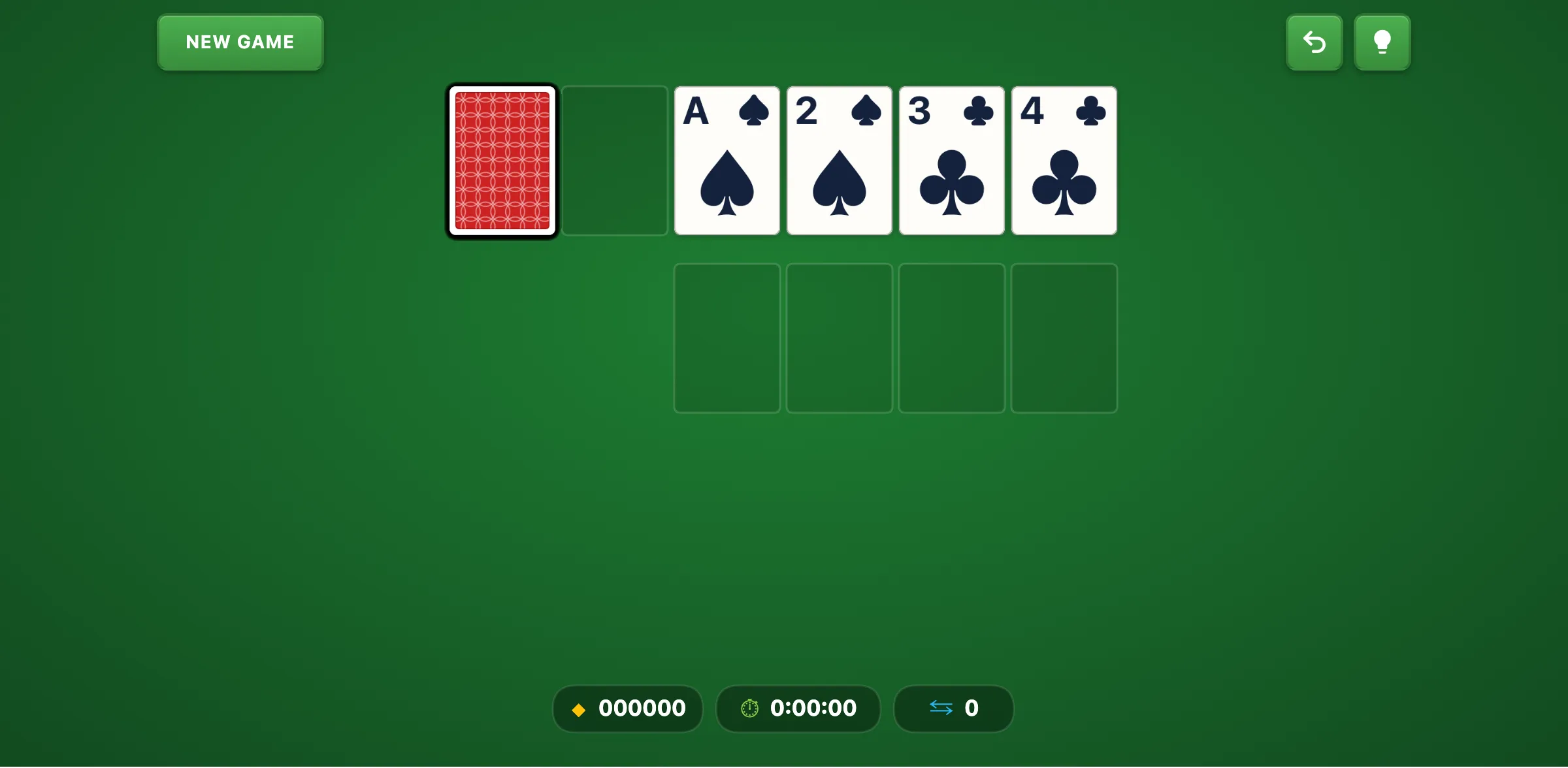
Task: Select the 2 of Spades card
Action: [x=839, y=161]
